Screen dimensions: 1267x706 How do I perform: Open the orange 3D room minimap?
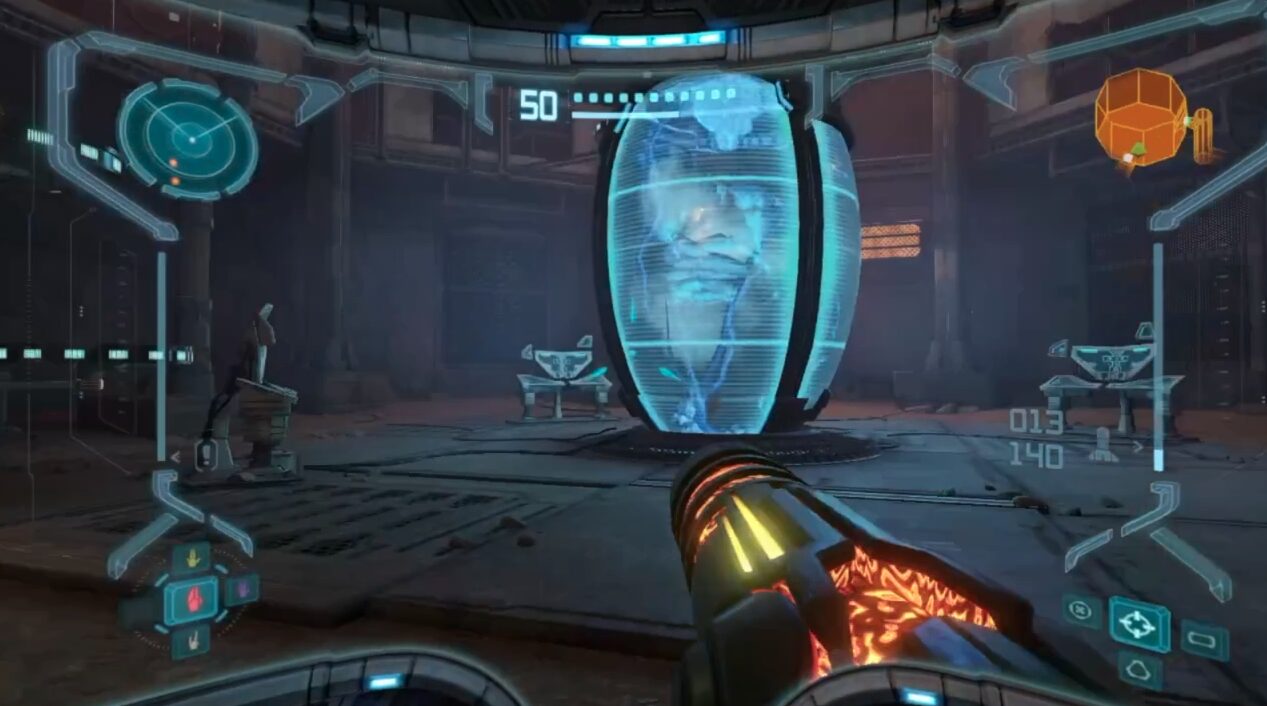click(x=1142, y=116)
